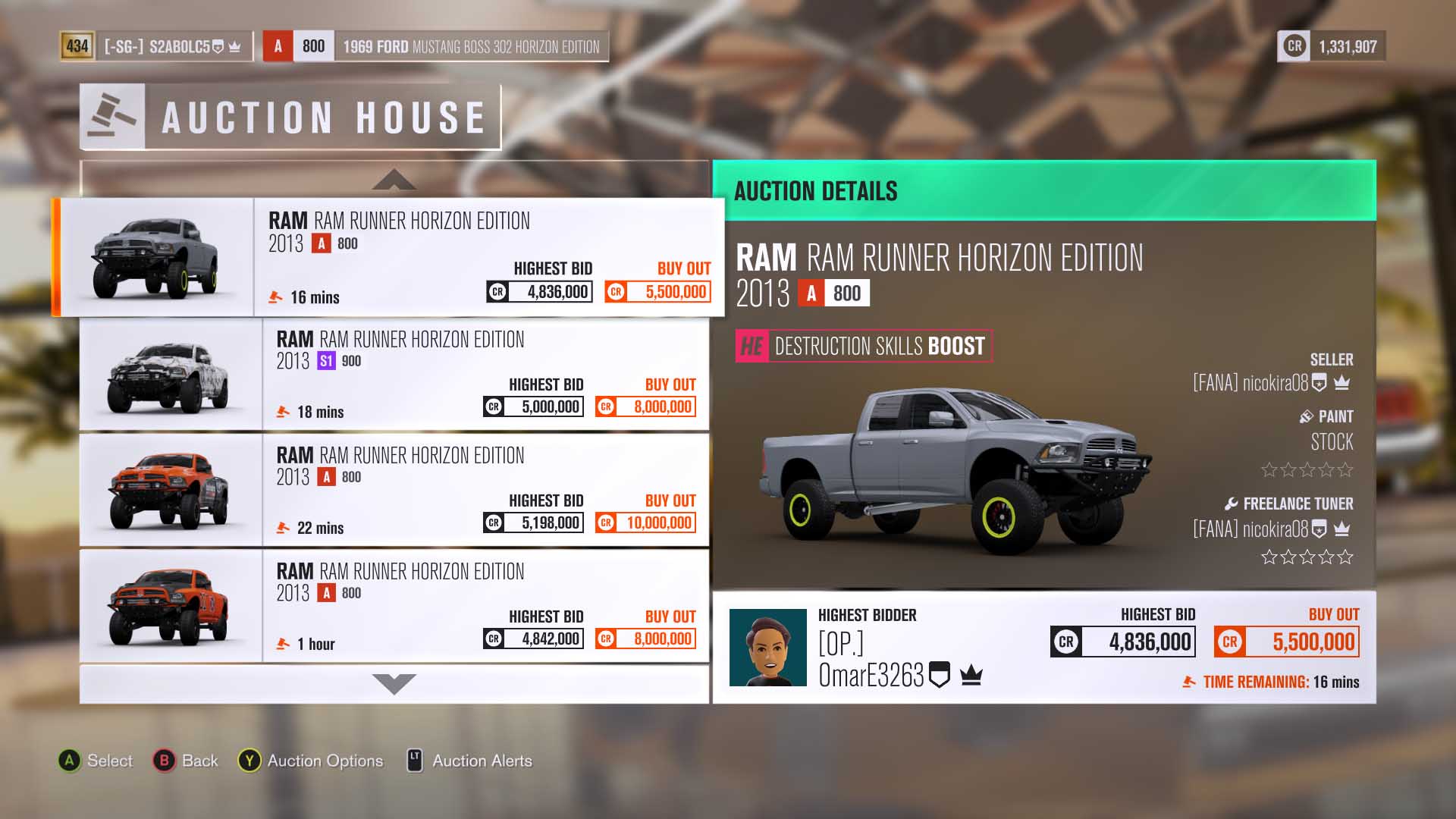The height and width of the screenshot is (819, 1456).
Task: Open Auction Alerts
Action: pyautogui.click(x=470, y=761)
